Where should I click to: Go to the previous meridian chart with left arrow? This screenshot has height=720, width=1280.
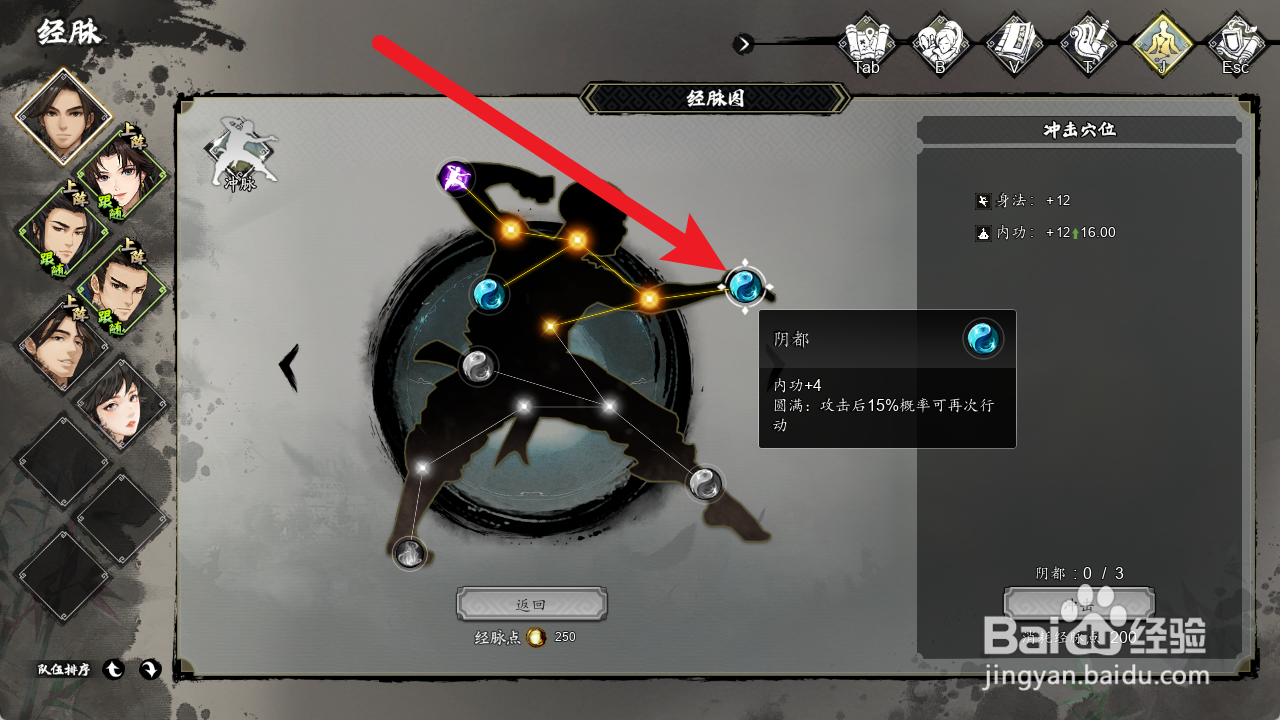click(x=289, y=366)
